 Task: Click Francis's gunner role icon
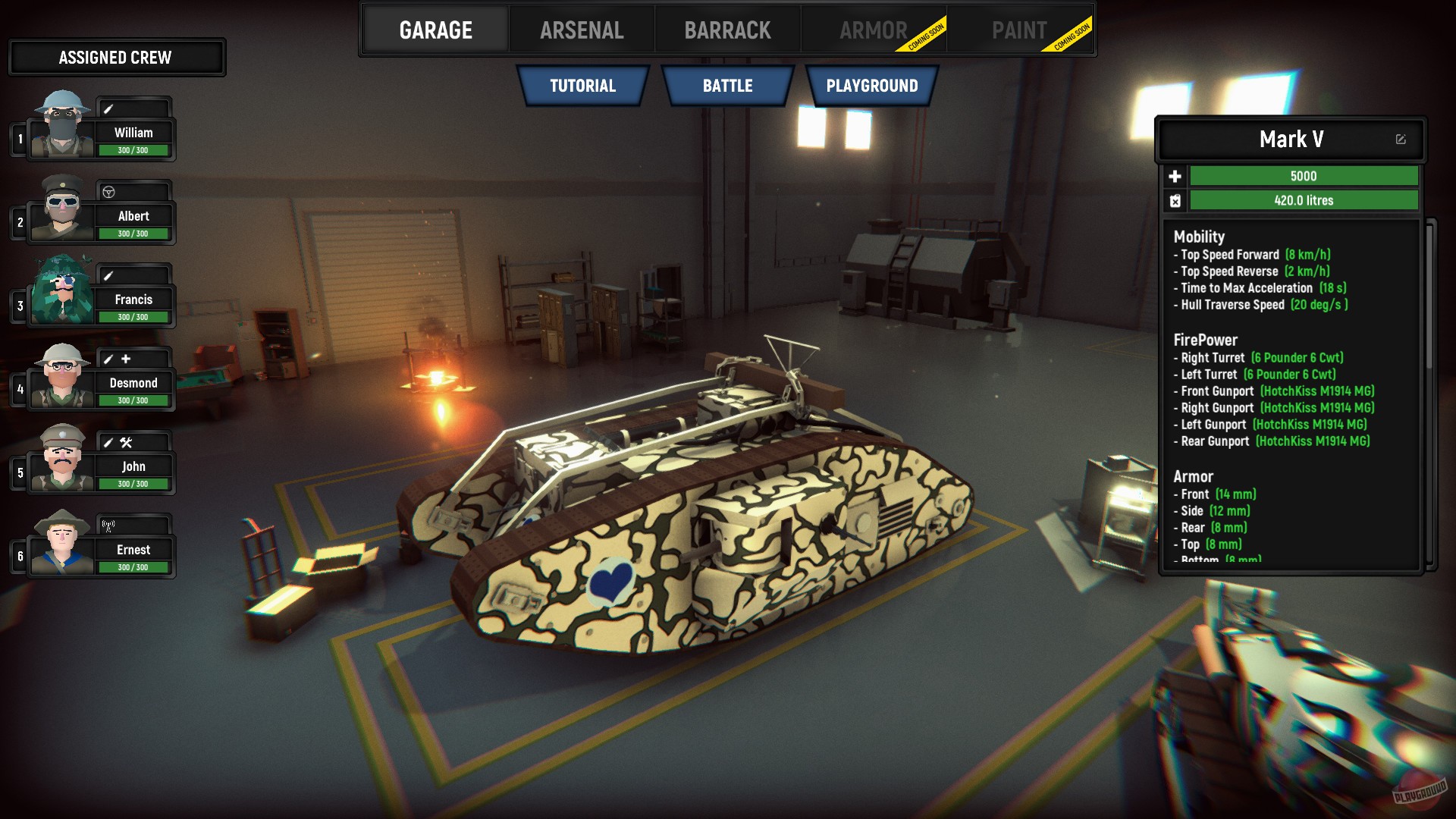[108, 274]
